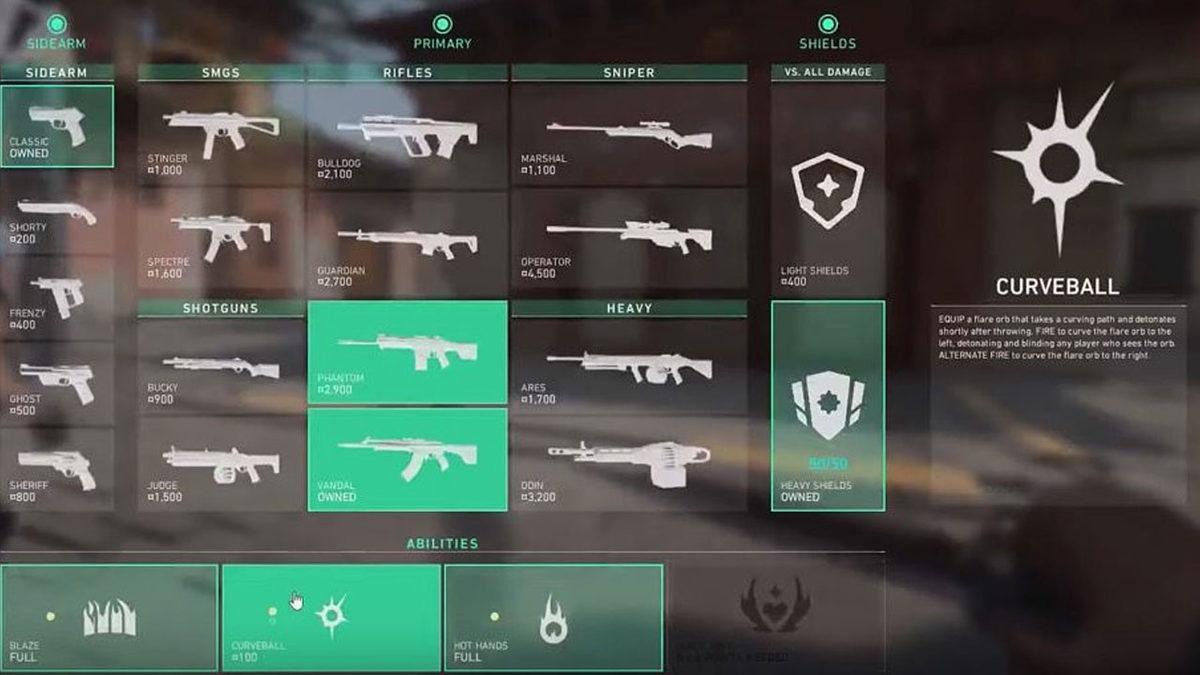The width and height of the screenshot is (1200, 675).
Task: Buy the Bulldog rifle
Action: click(407, 135)
